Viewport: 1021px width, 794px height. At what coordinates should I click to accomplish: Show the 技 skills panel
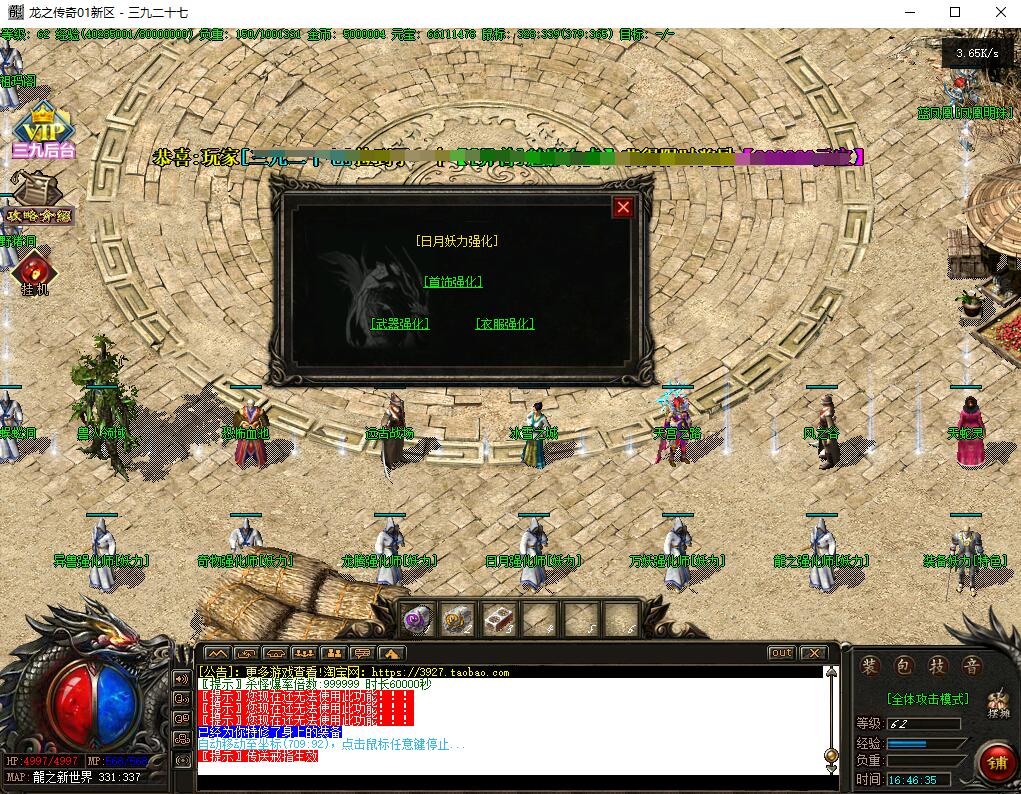(937, 666)
